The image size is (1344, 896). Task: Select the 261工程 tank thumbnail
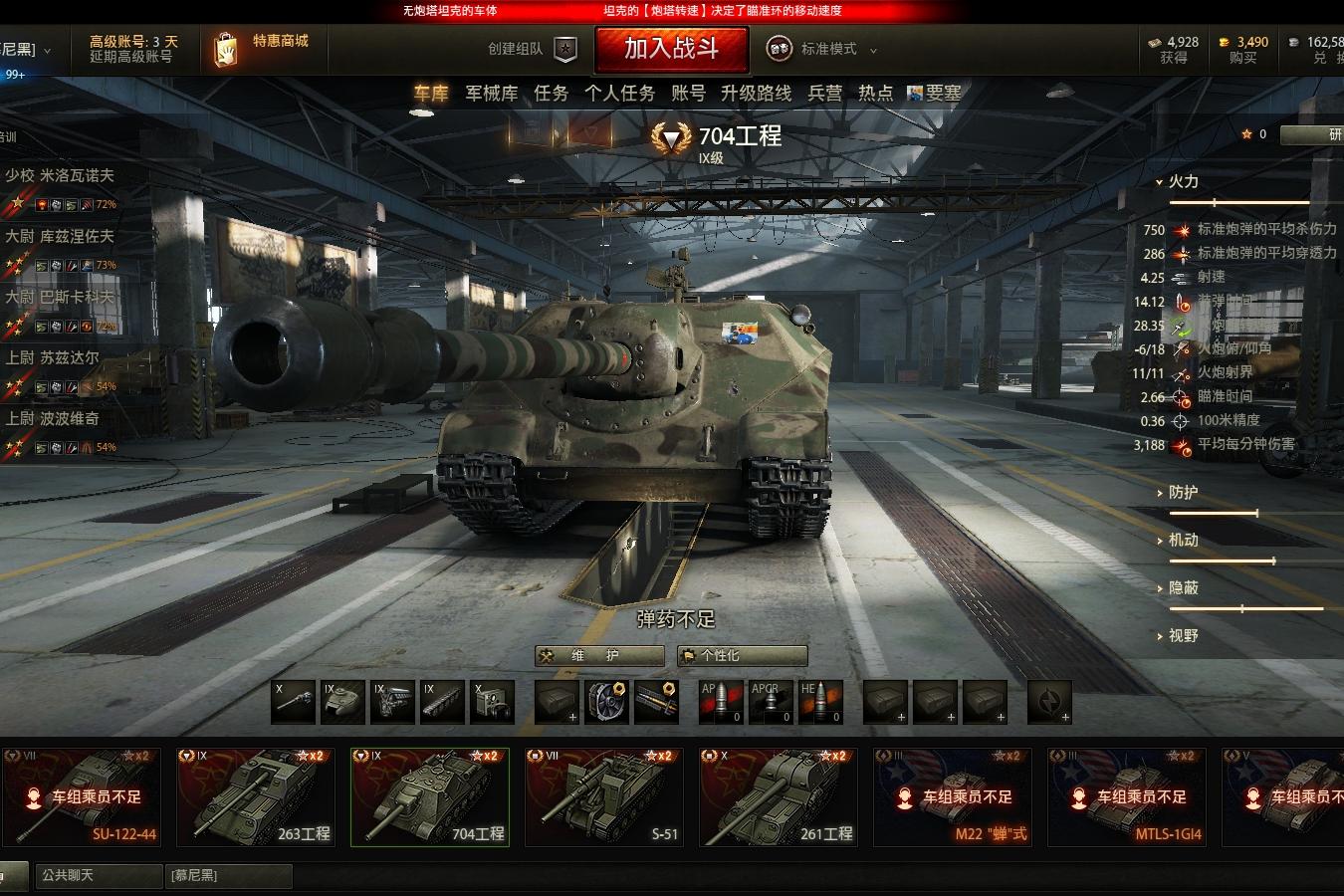click(x=779, y=797)
